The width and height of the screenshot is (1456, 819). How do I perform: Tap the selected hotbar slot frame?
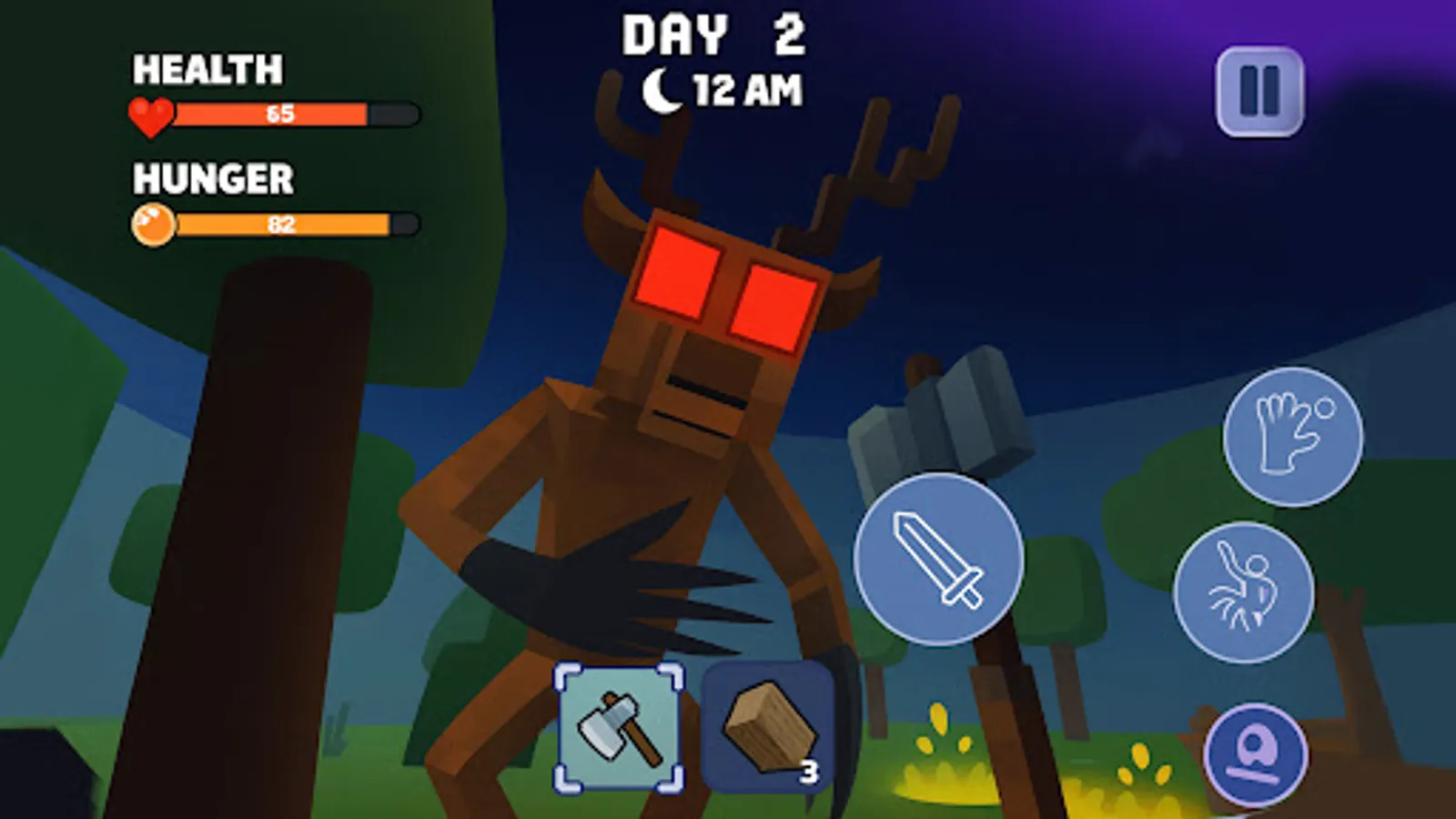point(618,726)
